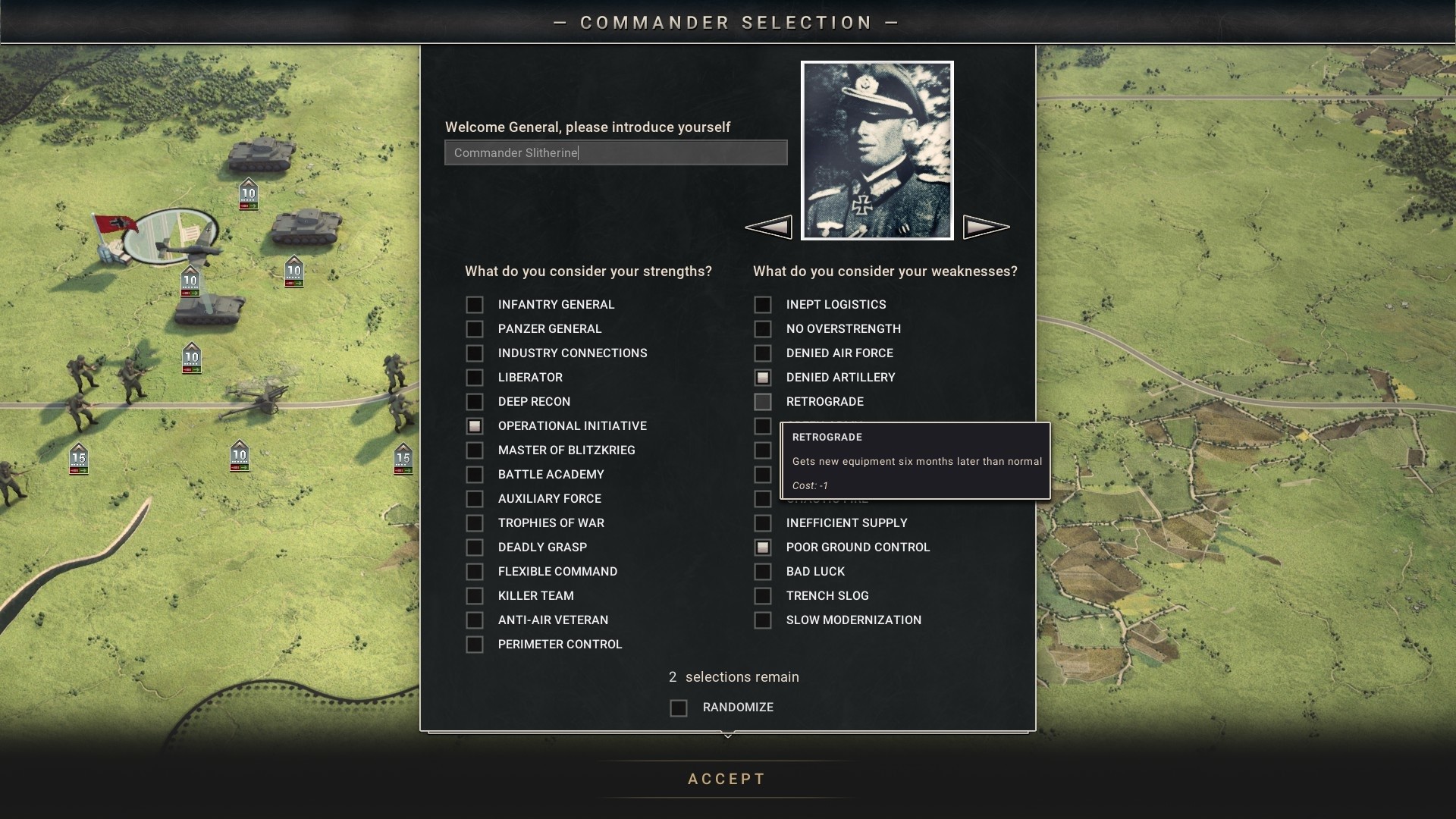Uncheck the Poor Ground Control weakness
This screenshot has height=819, width=1456.
pos(763,548)
